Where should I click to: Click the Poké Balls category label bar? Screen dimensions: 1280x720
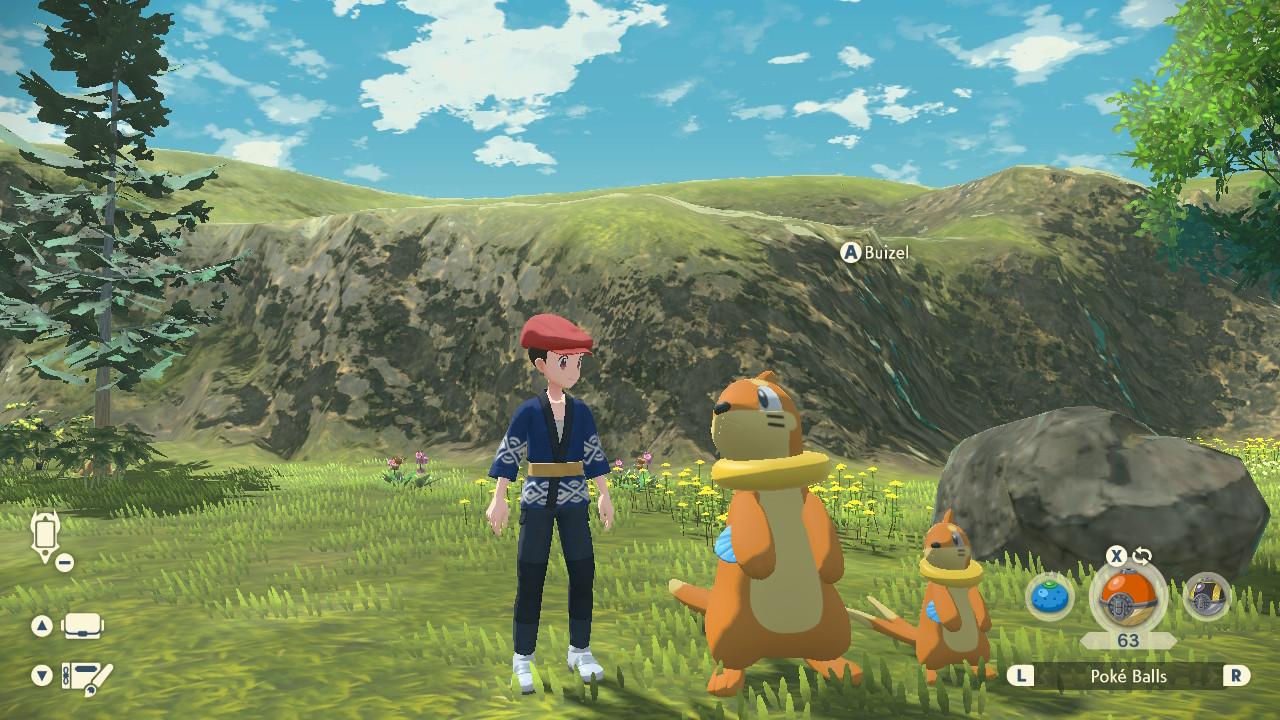point(1128,676)
